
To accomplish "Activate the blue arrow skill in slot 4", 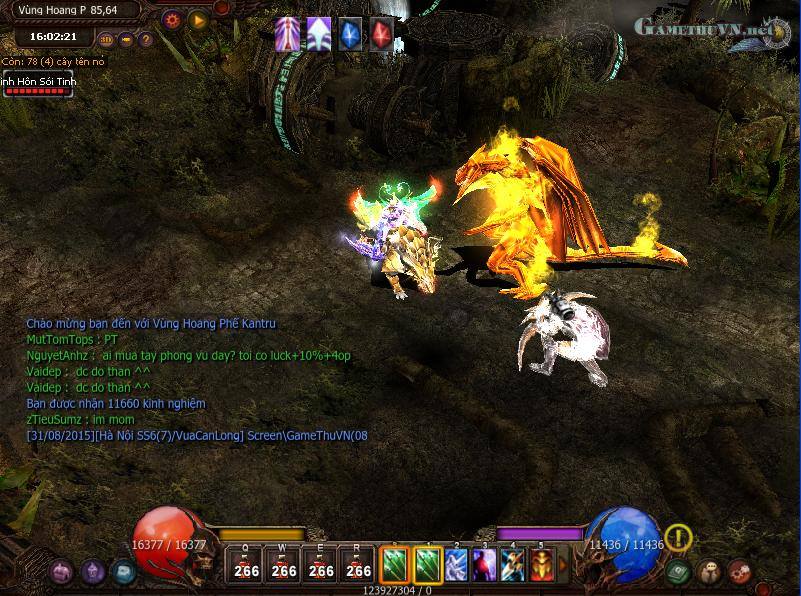I will 513,565.
